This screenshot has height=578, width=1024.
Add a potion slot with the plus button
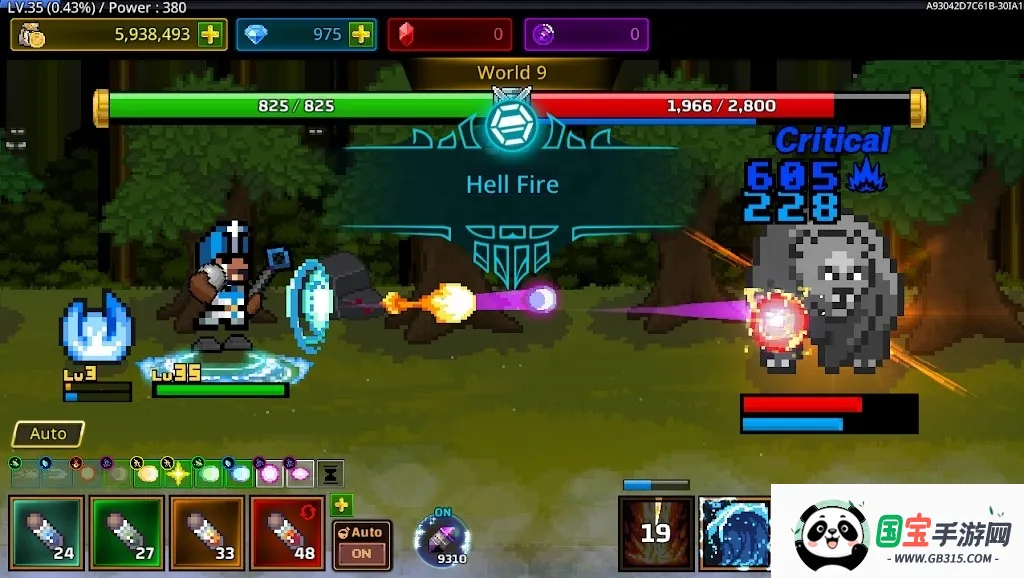(x=342, y=505)
